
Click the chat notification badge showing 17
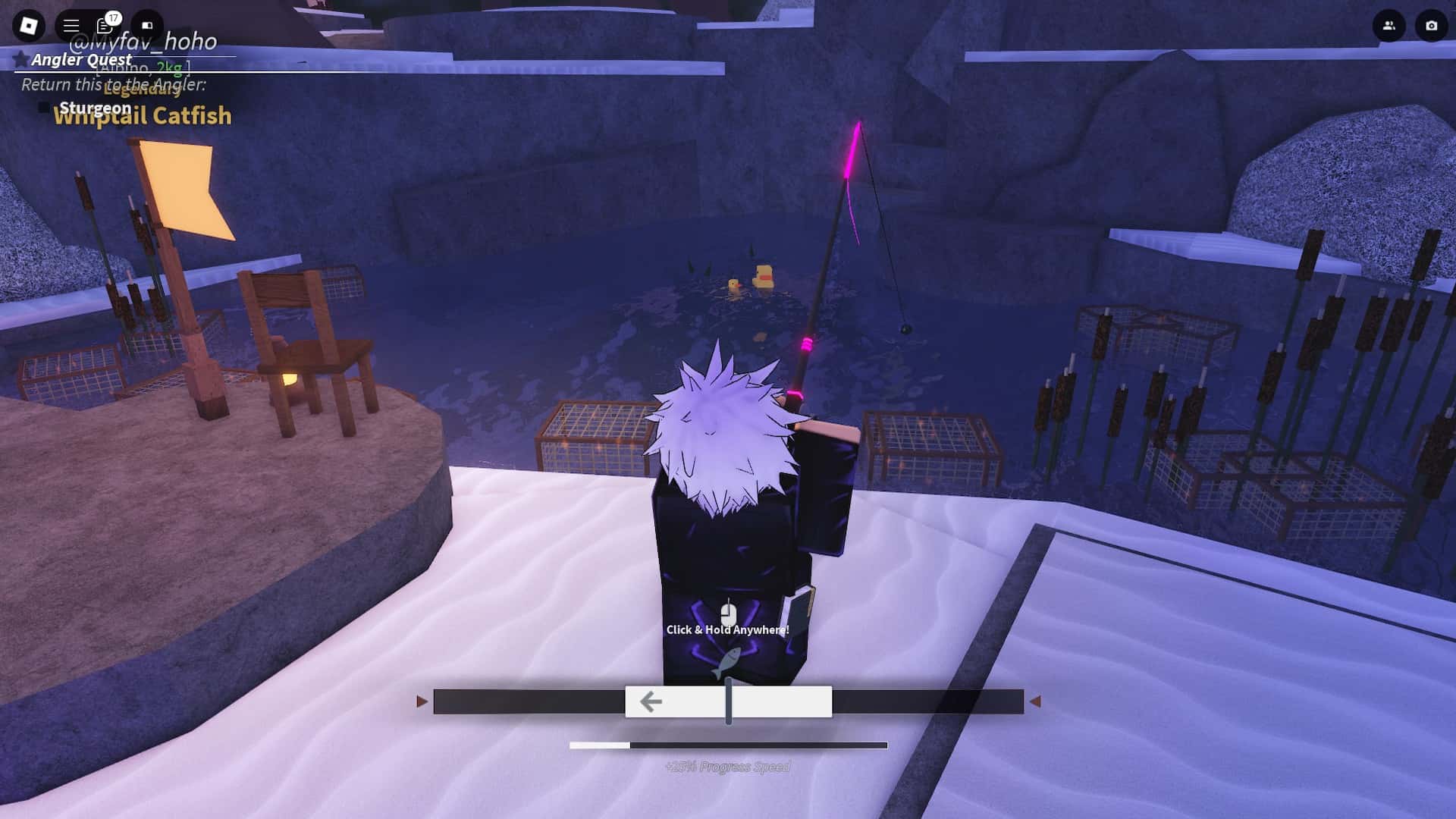pyautogui.click(x=113, y=16)
